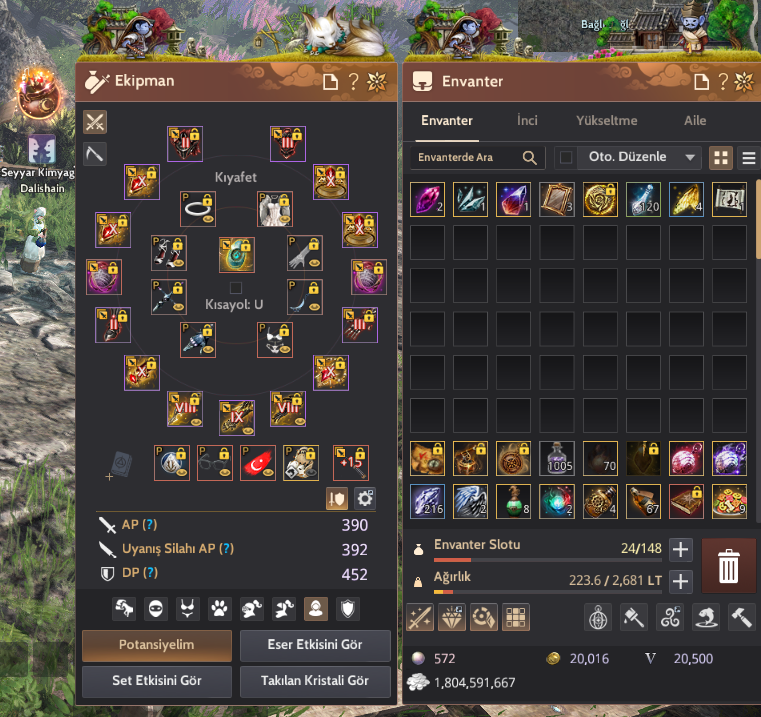Toggle the Oto. Düzenle checkbox
The width and height of the screenshot is (761, 717).
[x=567, y=157]
